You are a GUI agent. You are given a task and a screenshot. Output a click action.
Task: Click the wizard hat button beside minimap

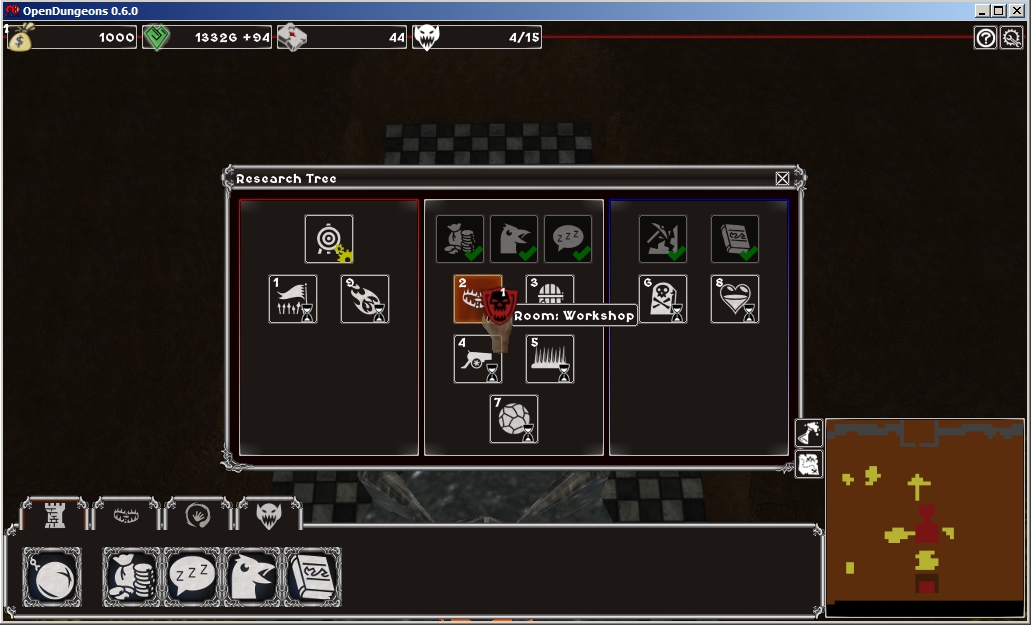(x=808, y=433)
